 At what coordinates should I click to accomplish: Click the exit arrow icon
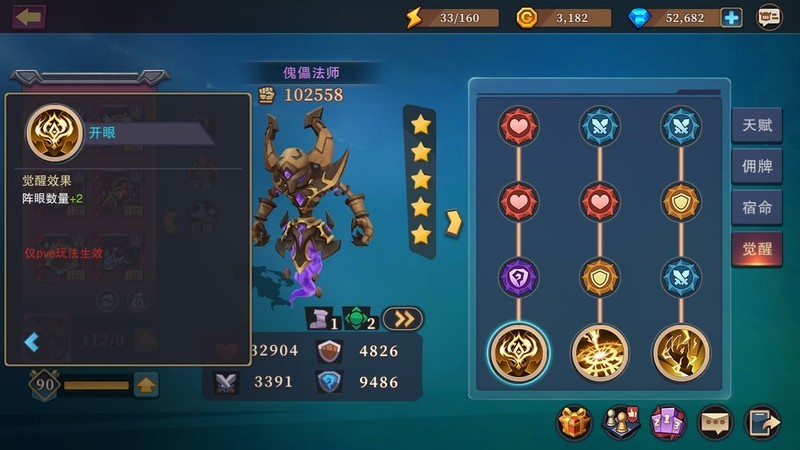coord(762,424)
